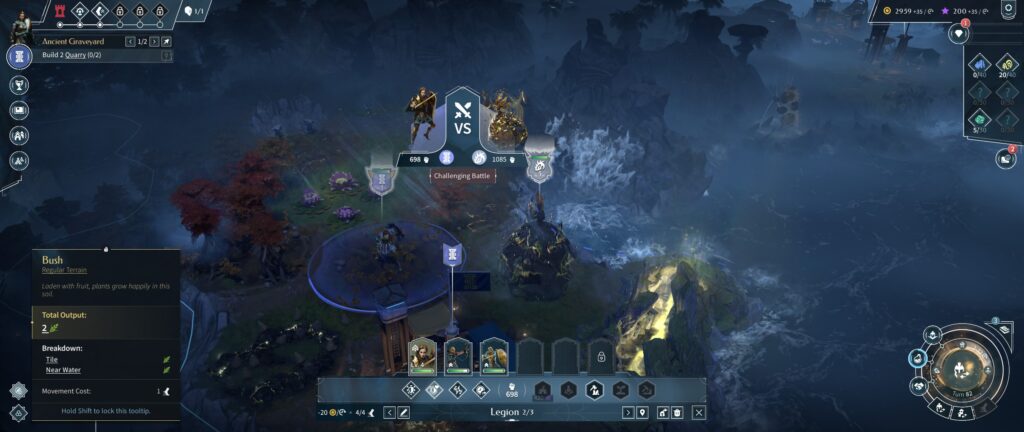Image resolution: width=1024 pixels, height=432 pixels.
Task: Open the heart notification with red badge
Action: [958, 33]
